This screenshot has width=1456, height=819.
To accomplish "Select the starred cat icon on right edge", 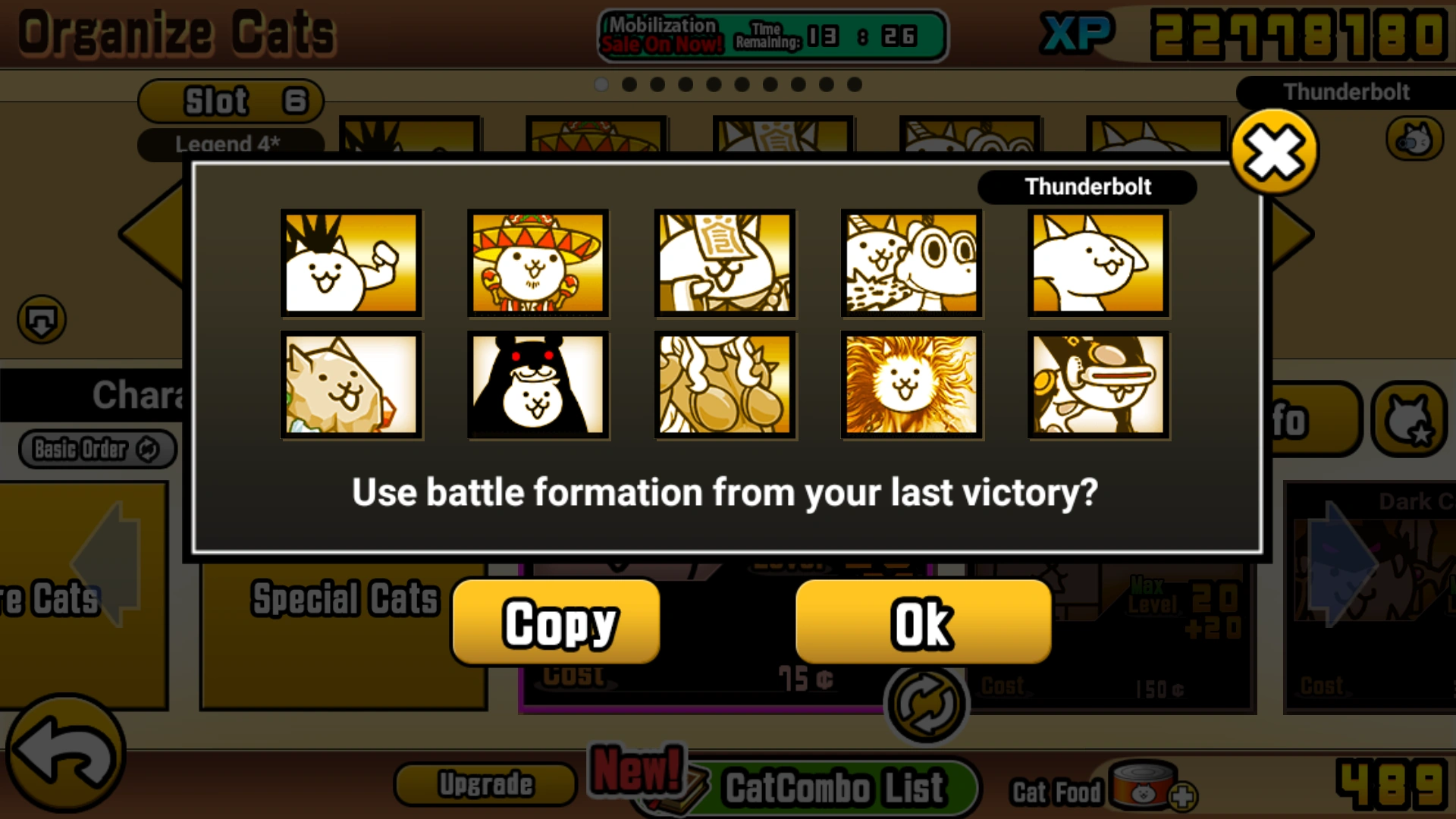I will (x=1412, y=419).
